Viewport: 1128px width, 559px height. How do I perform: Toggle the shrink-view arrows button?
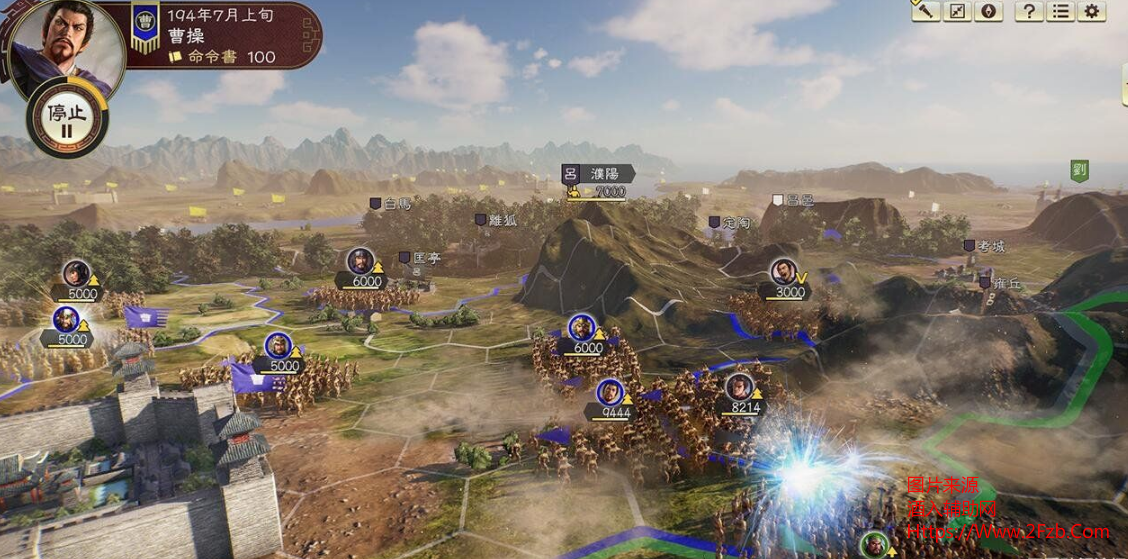point(958,11)
